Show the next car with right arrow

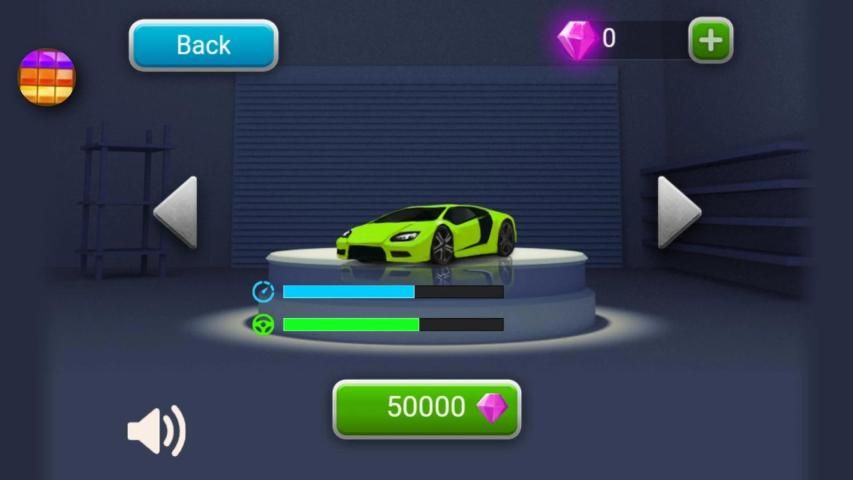click(678, 212)
